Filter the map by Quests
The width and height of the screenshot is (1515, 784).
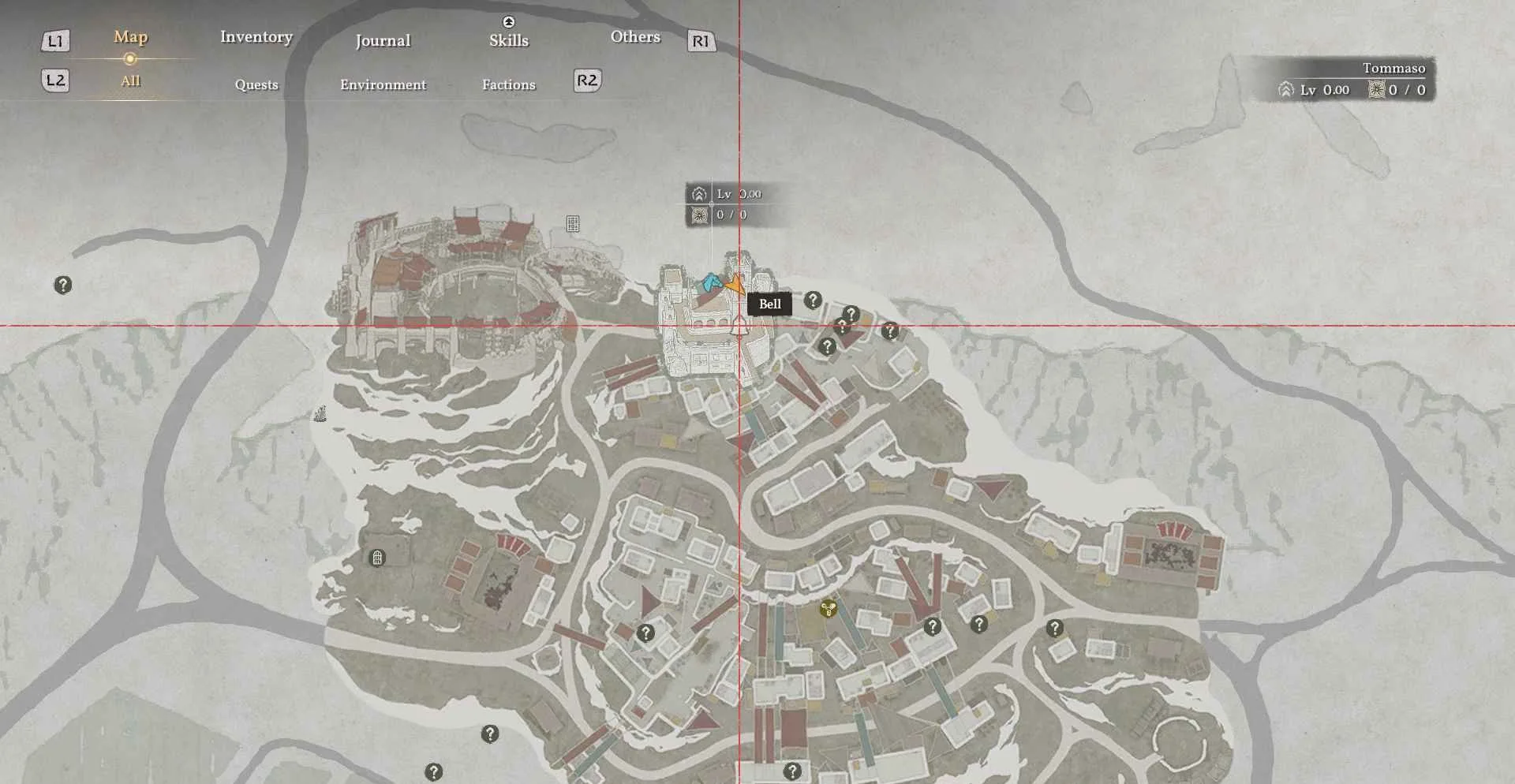point(256,84)
